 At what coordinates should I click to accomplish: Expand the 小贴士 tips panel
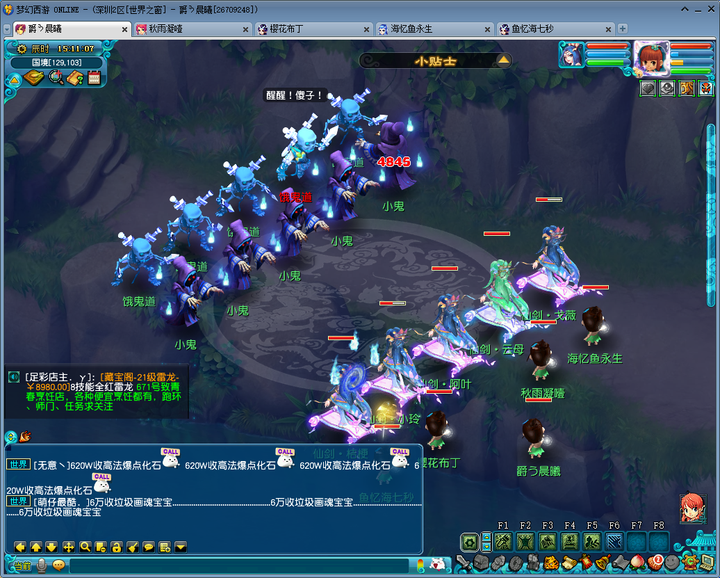503,60
